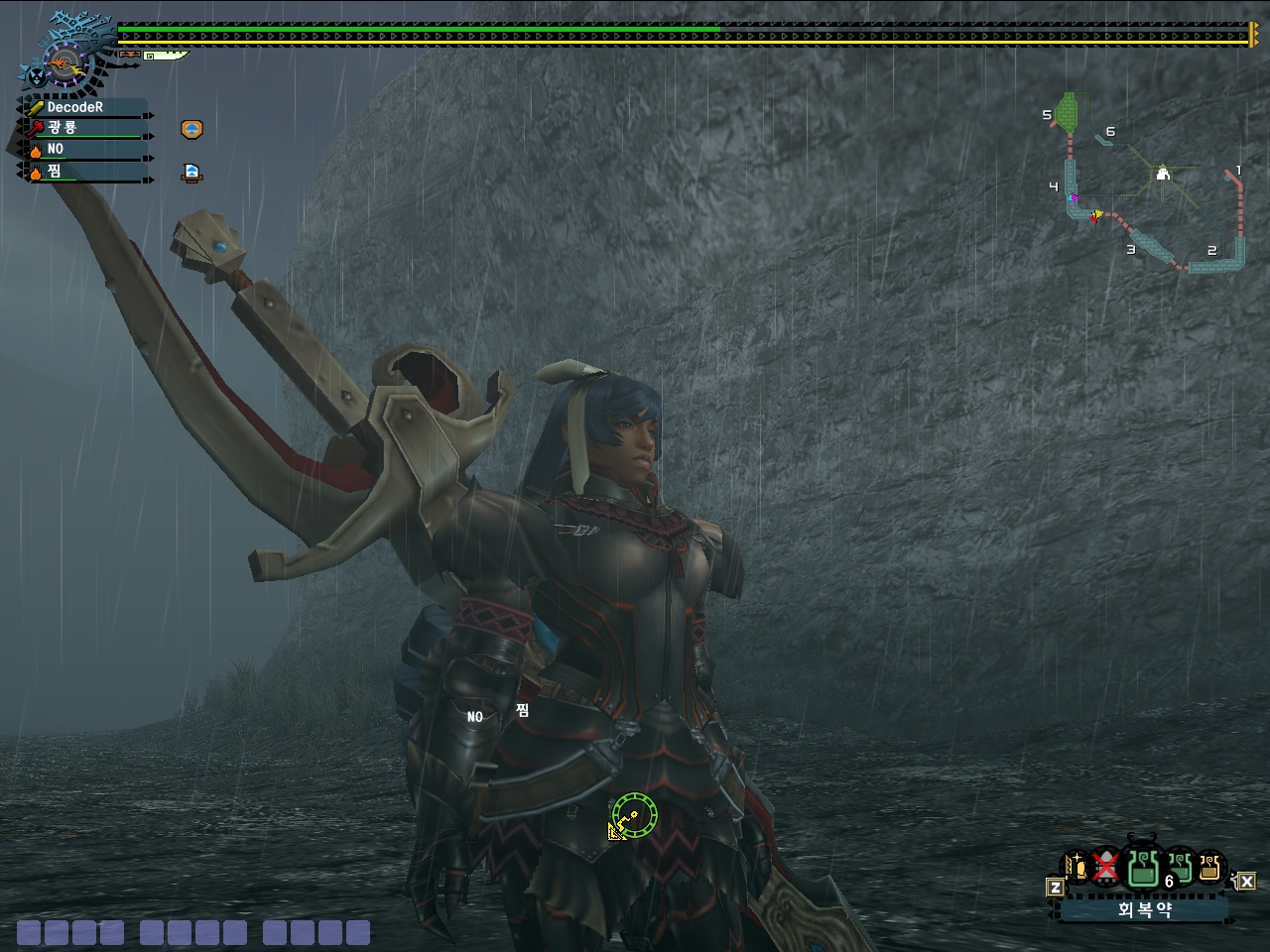Click the chat gauge blocks at bottom left
1270x952 pixels.
193,932
